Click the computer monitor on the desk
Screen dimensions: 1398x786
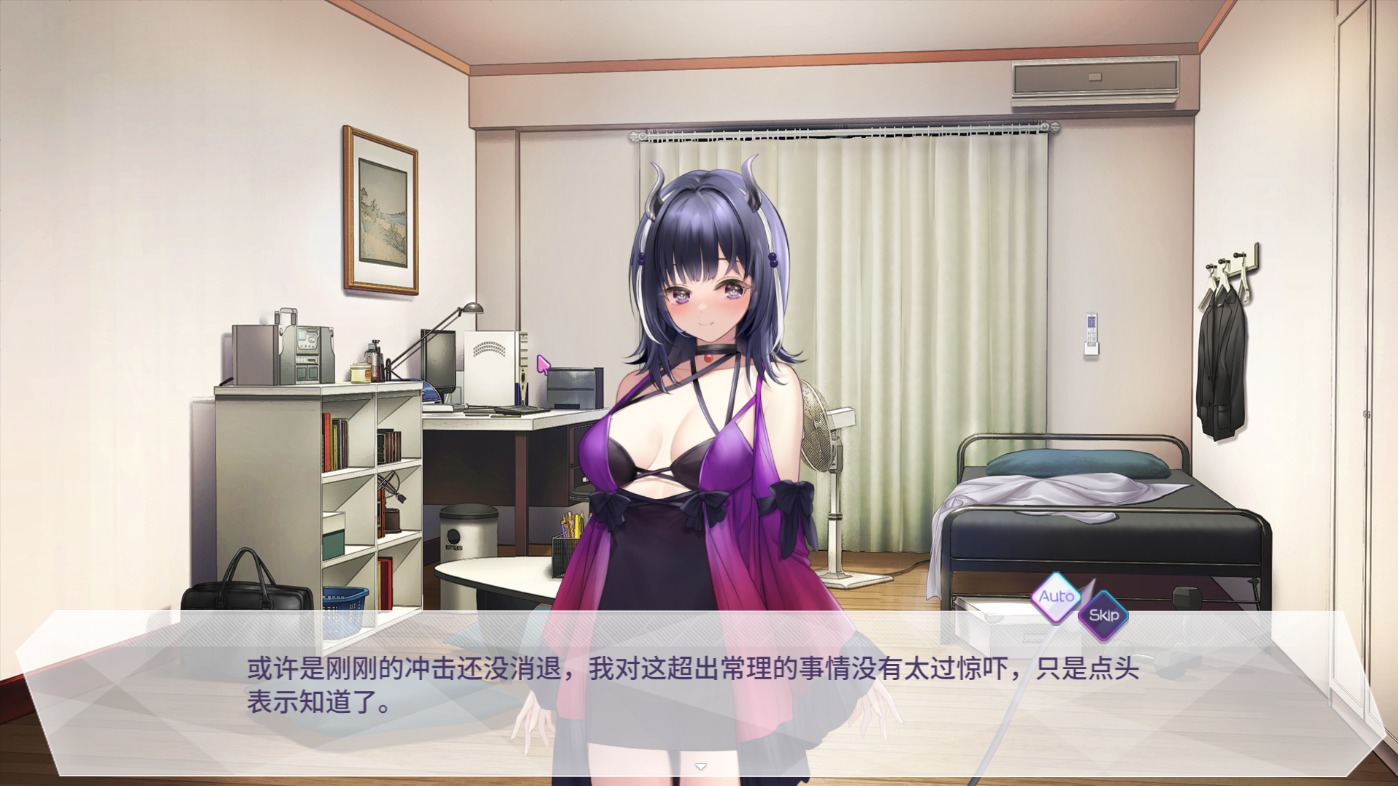(440, 360)
